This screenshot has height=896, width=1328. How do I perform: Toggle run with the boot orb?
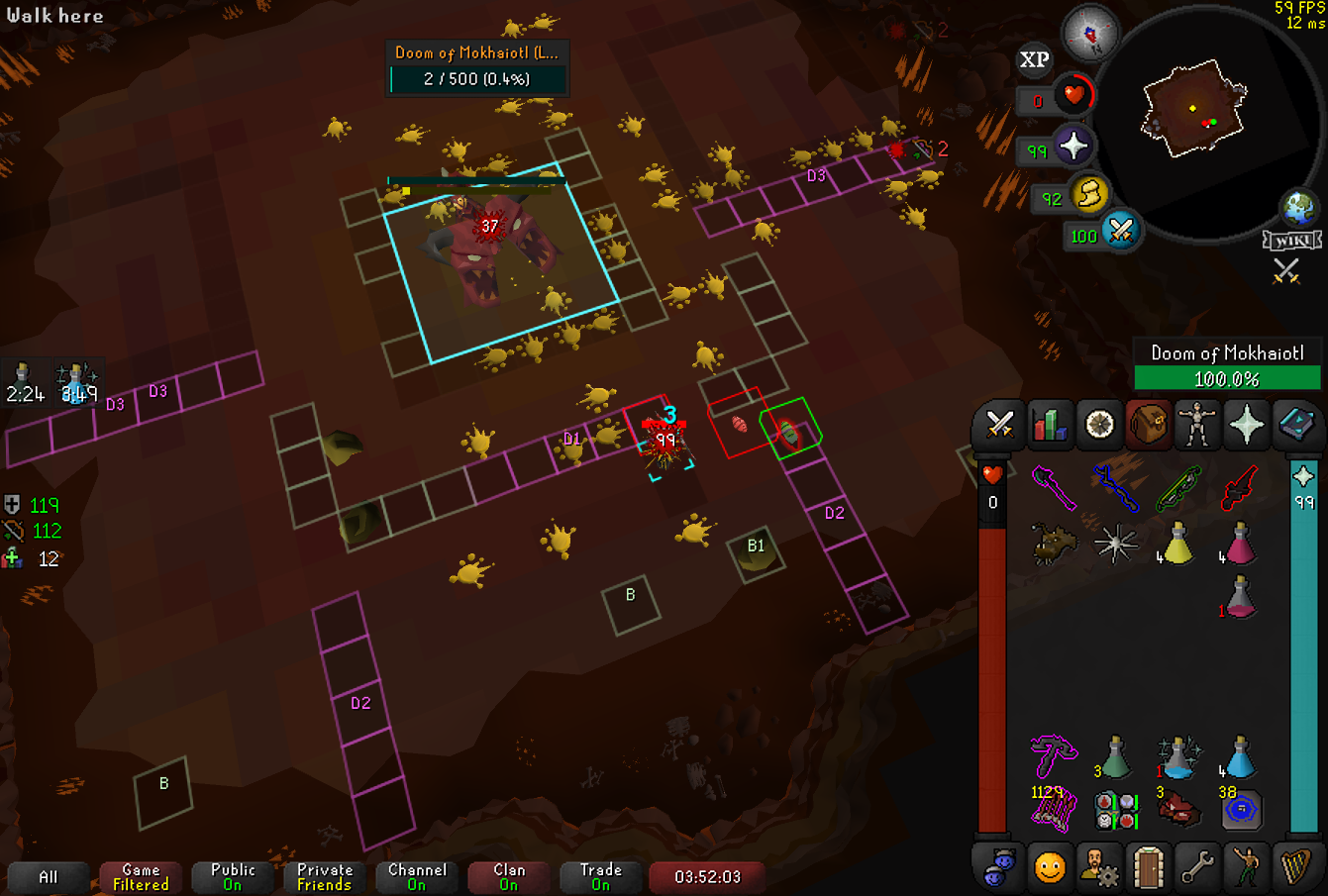coord(1089,194)
